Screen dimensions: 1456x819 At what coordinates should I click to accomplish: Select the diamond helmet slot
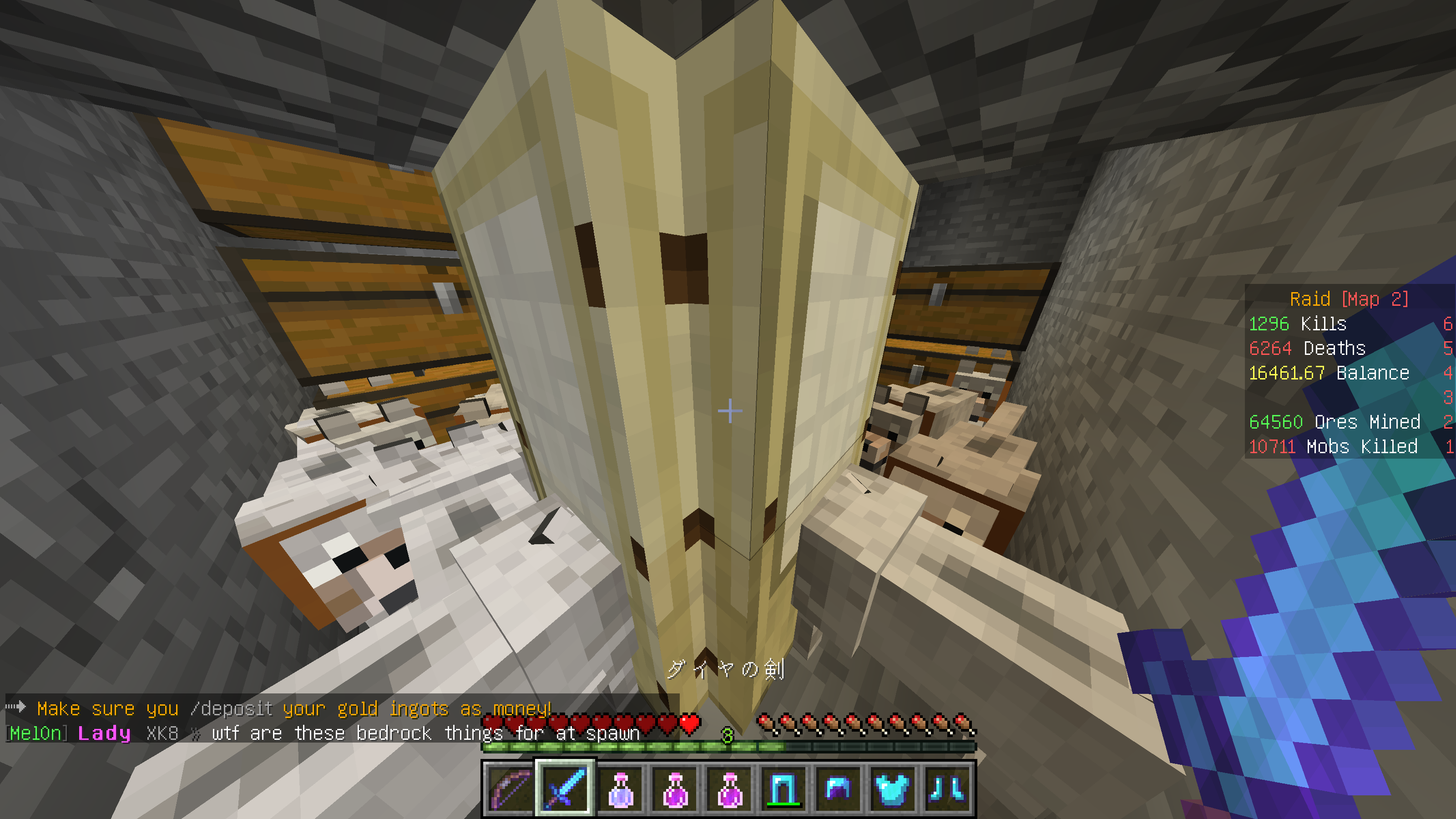[837, 789]
